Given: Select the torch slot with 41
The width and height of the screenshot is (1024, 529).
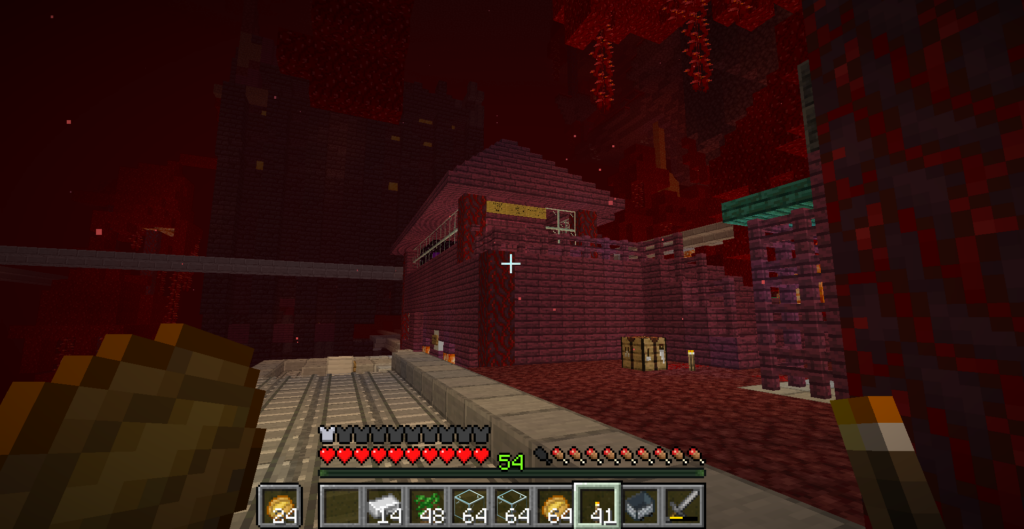Looking at the screenshot, I should pos(597,506).
